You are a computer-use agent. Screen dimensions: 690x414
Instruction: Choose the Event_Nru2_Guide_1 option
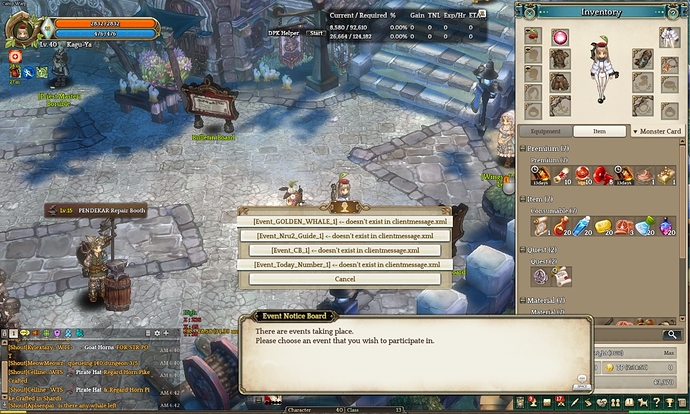click(x=345, y=236)
